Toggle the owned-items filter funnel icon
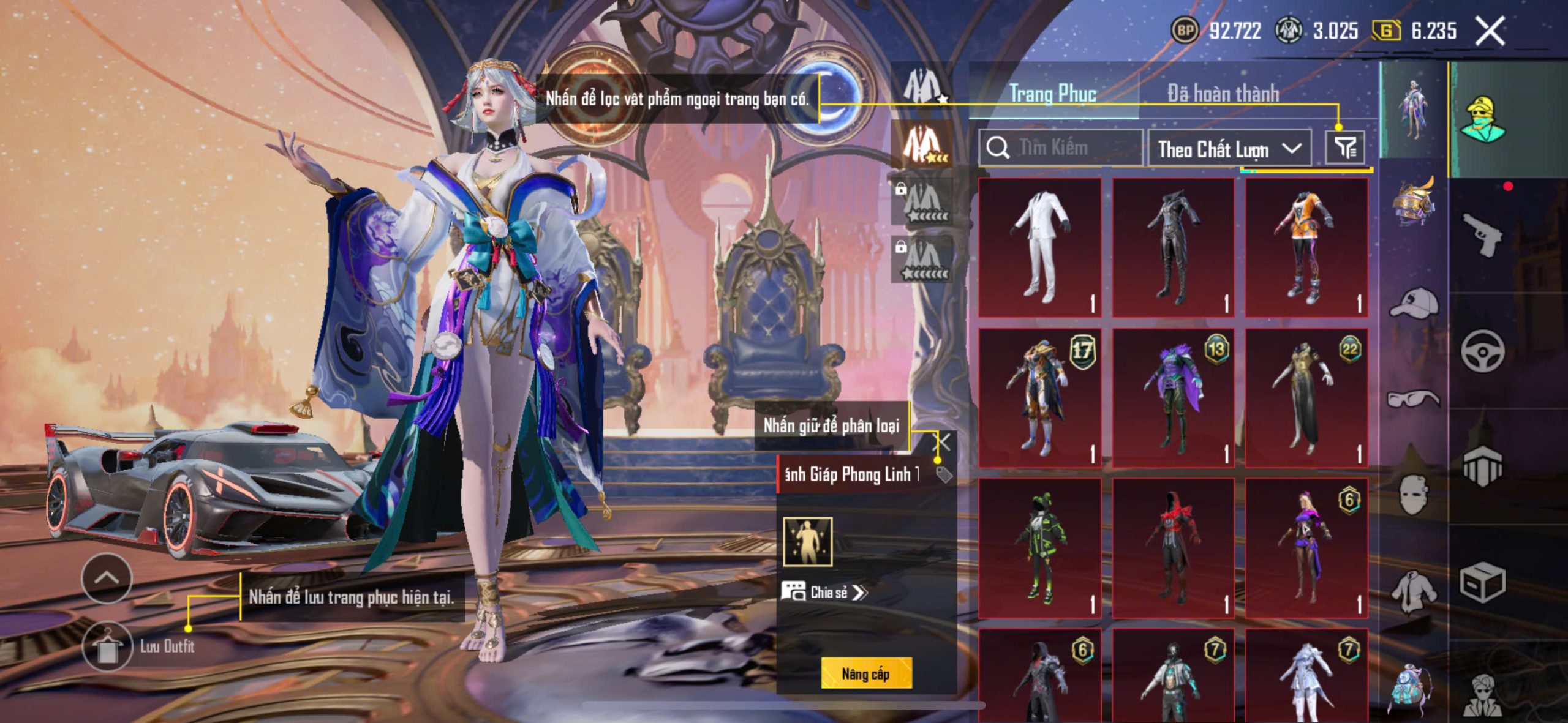1568x723 pixels. point(1344,148)
